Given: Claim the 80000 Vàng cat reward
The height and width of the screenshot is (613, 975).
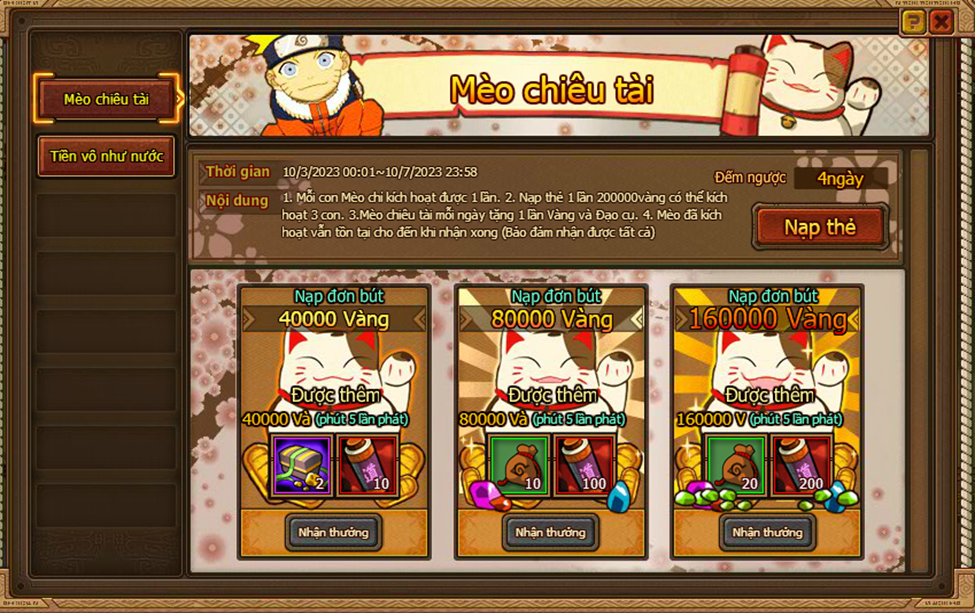Looking at the screenshot, I should [x=550, y=532].
